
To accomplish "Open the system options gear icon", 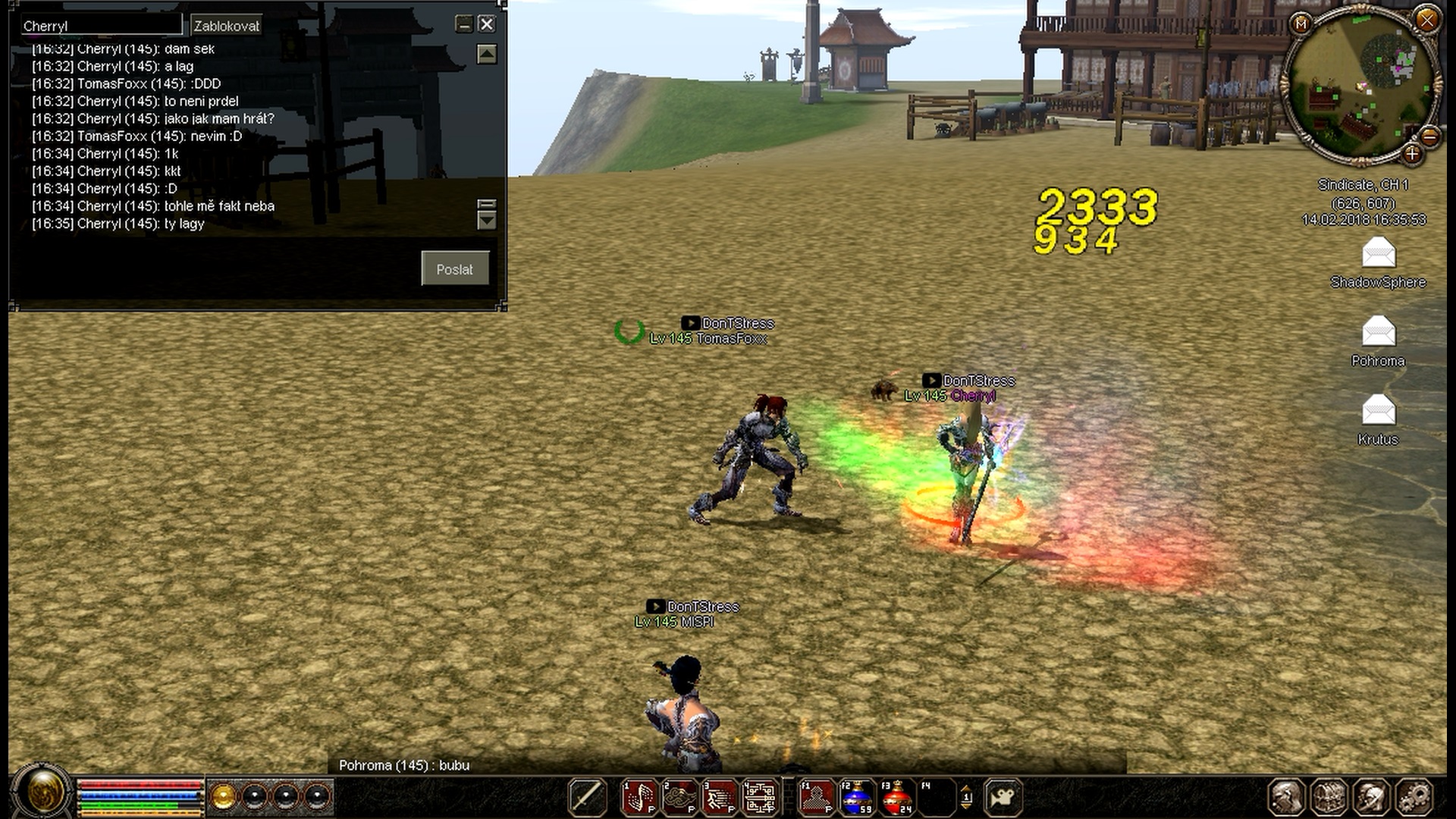I will pos(1414,798).
